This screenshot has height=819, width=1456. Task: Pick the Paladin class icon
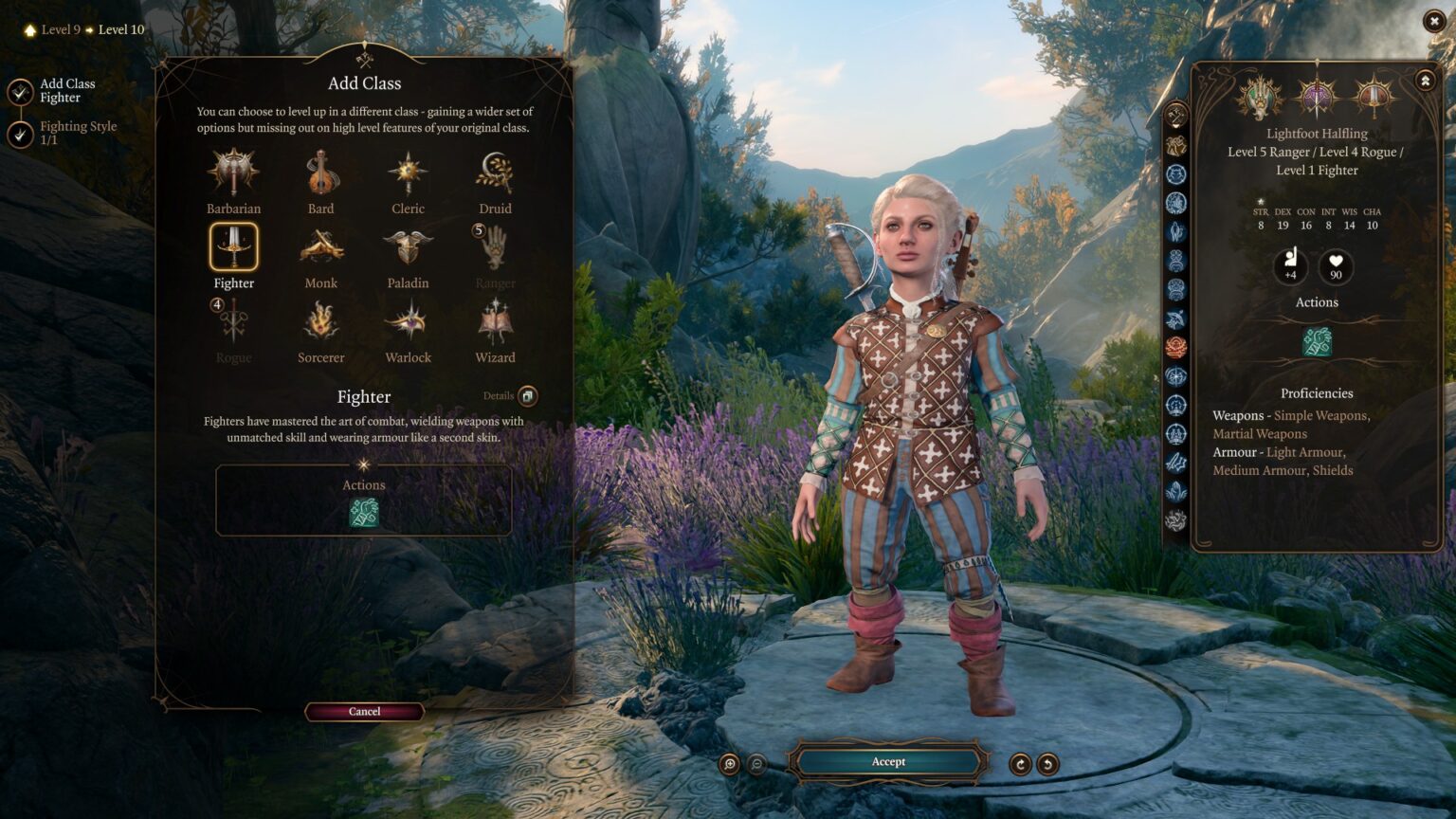pyautogui.click(x=408, y=247)
